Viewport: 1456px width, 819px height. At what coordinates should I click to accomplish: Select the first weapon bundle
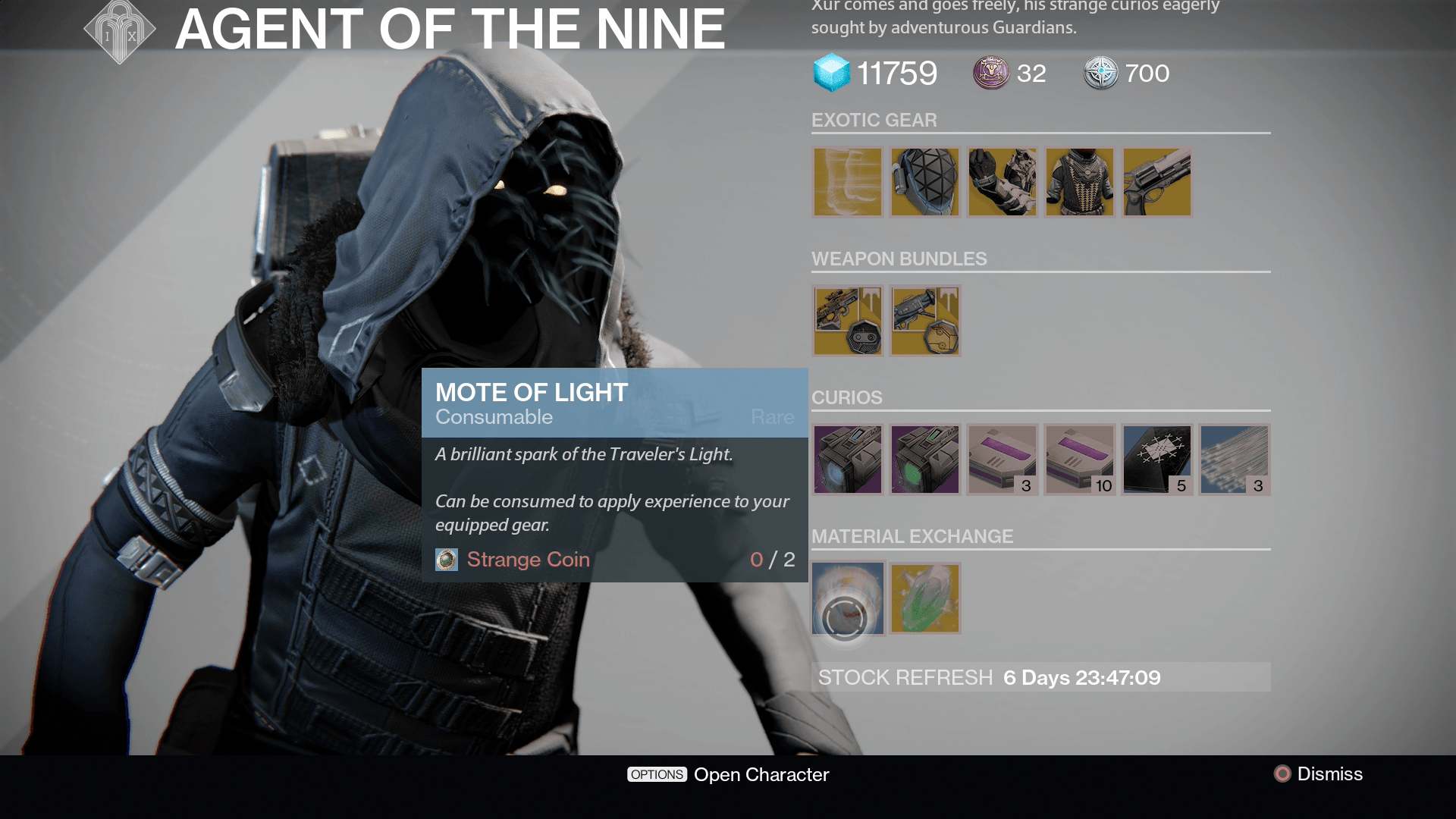coord(847,321)
